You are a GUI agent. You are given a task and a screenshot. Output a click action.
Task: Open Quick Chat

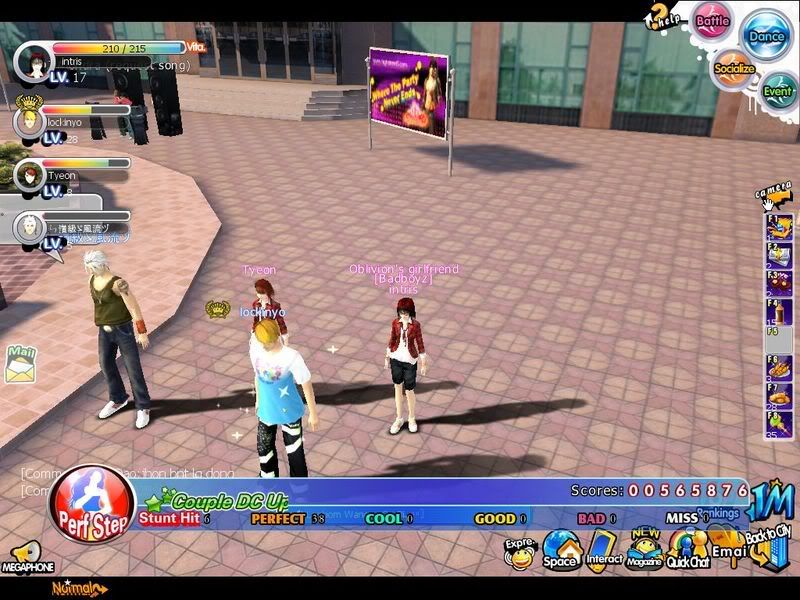[687, 549]
